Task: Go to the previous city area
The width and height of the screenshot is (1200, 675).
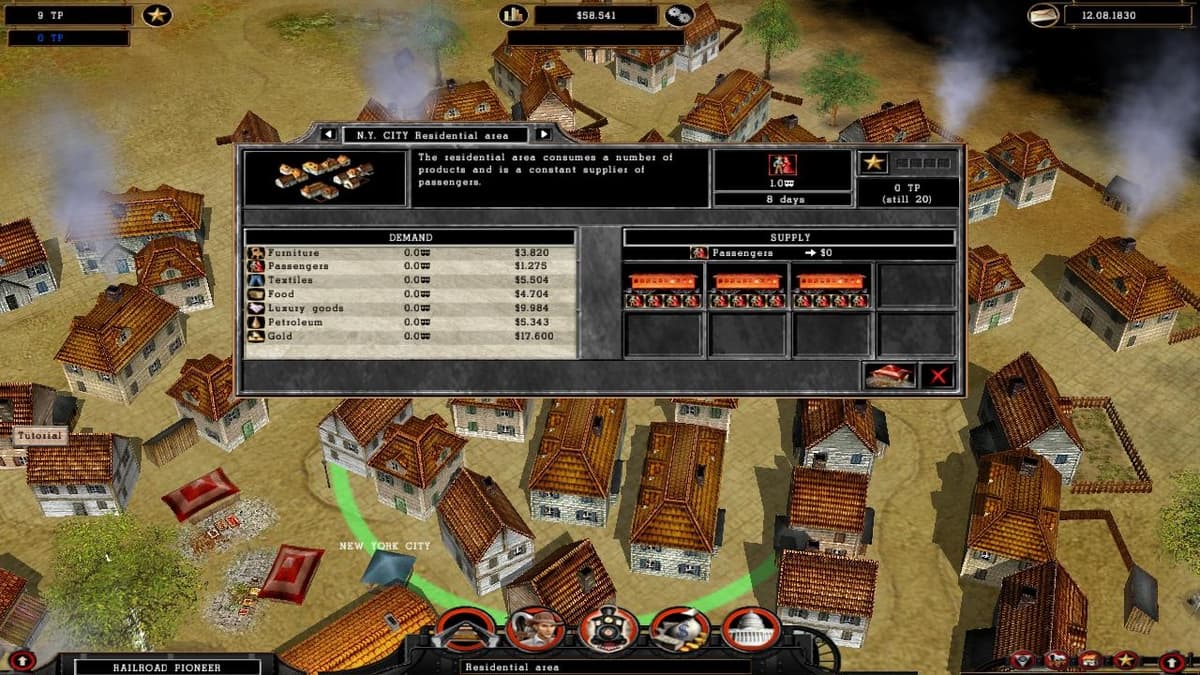Action: point(327,134)
